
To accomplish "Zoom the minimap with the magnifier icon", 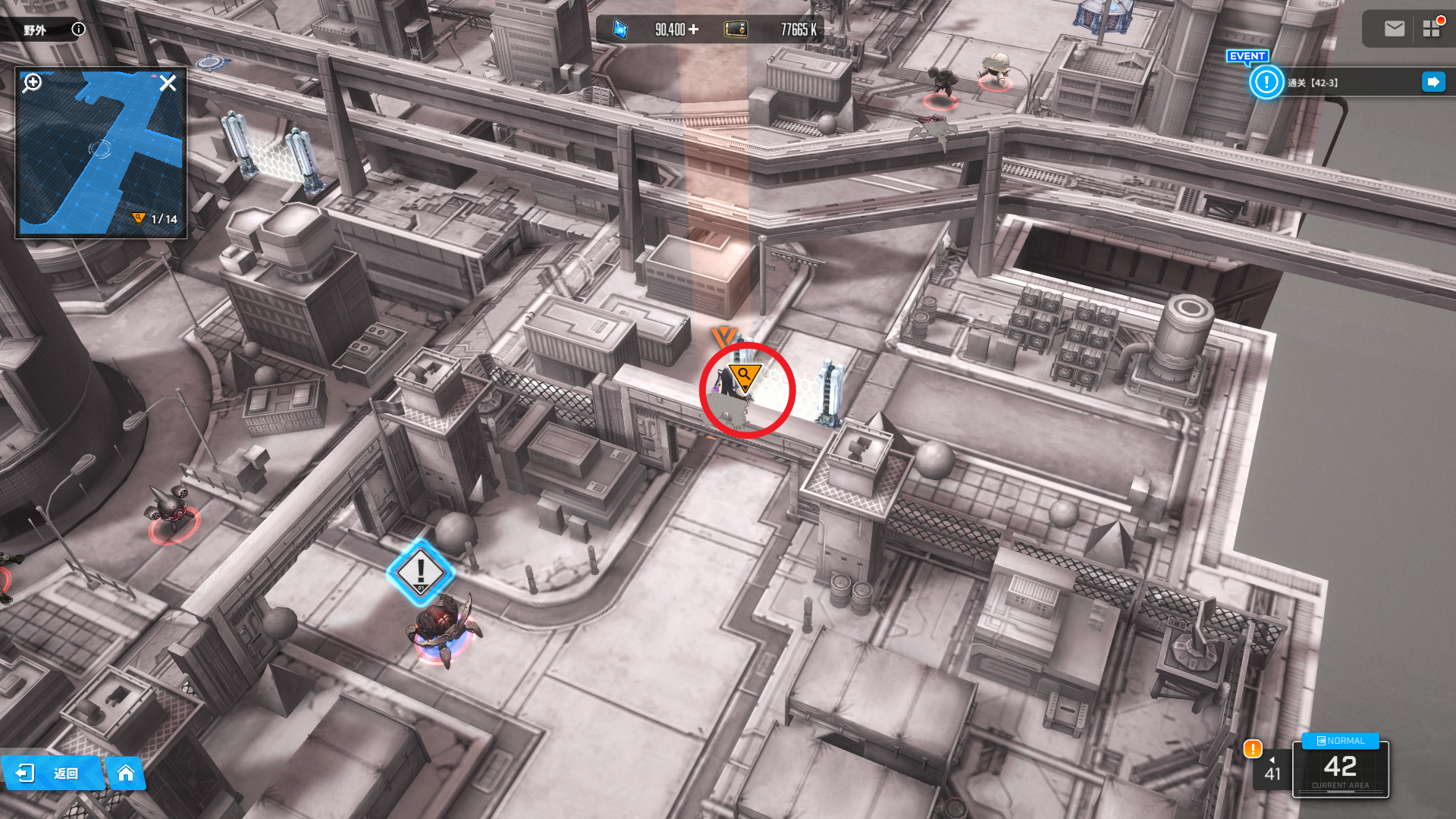I will pos(32,82).
